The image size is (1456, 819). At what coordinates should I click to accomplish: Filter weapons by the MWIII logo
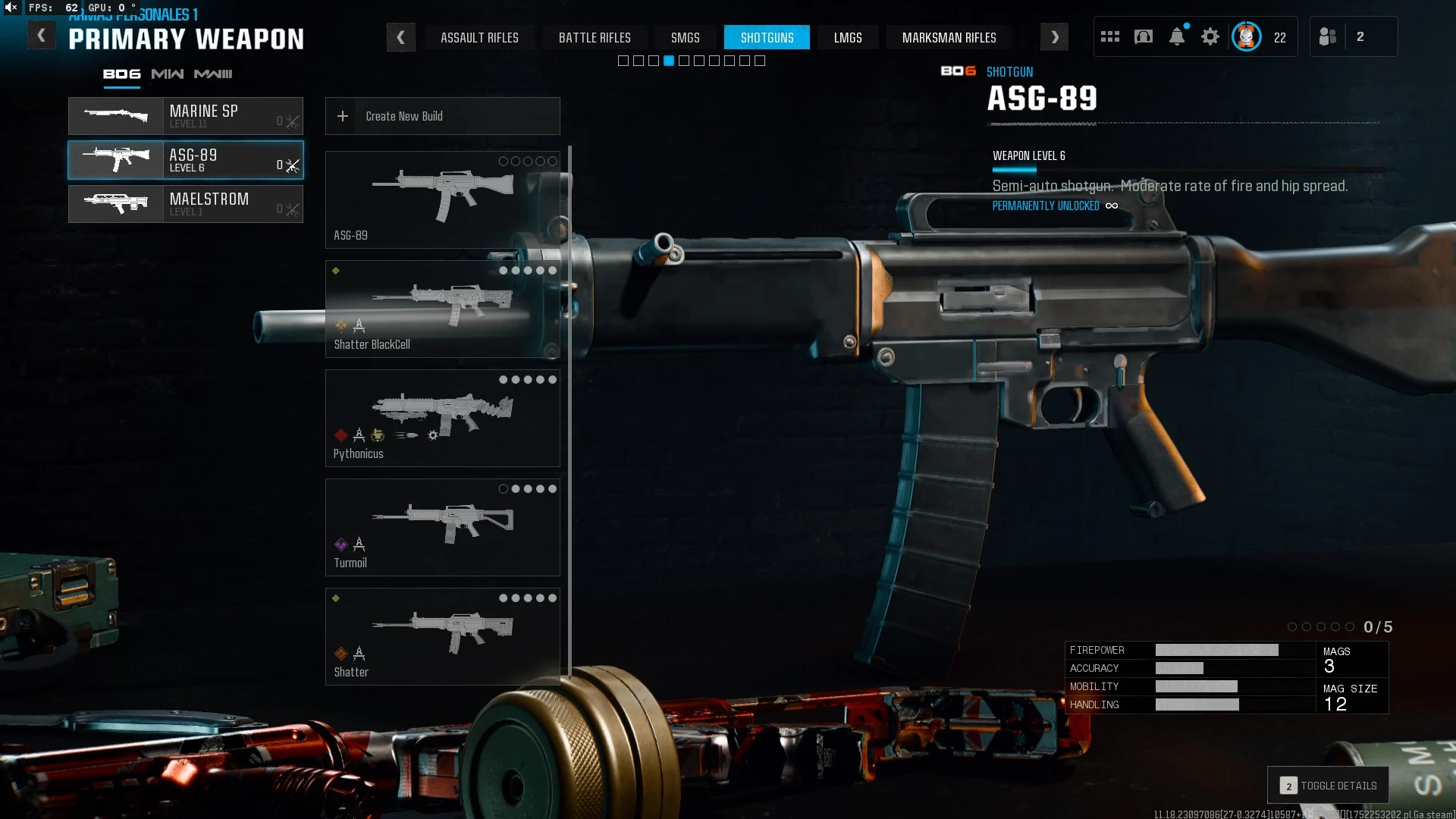(213, 74)
